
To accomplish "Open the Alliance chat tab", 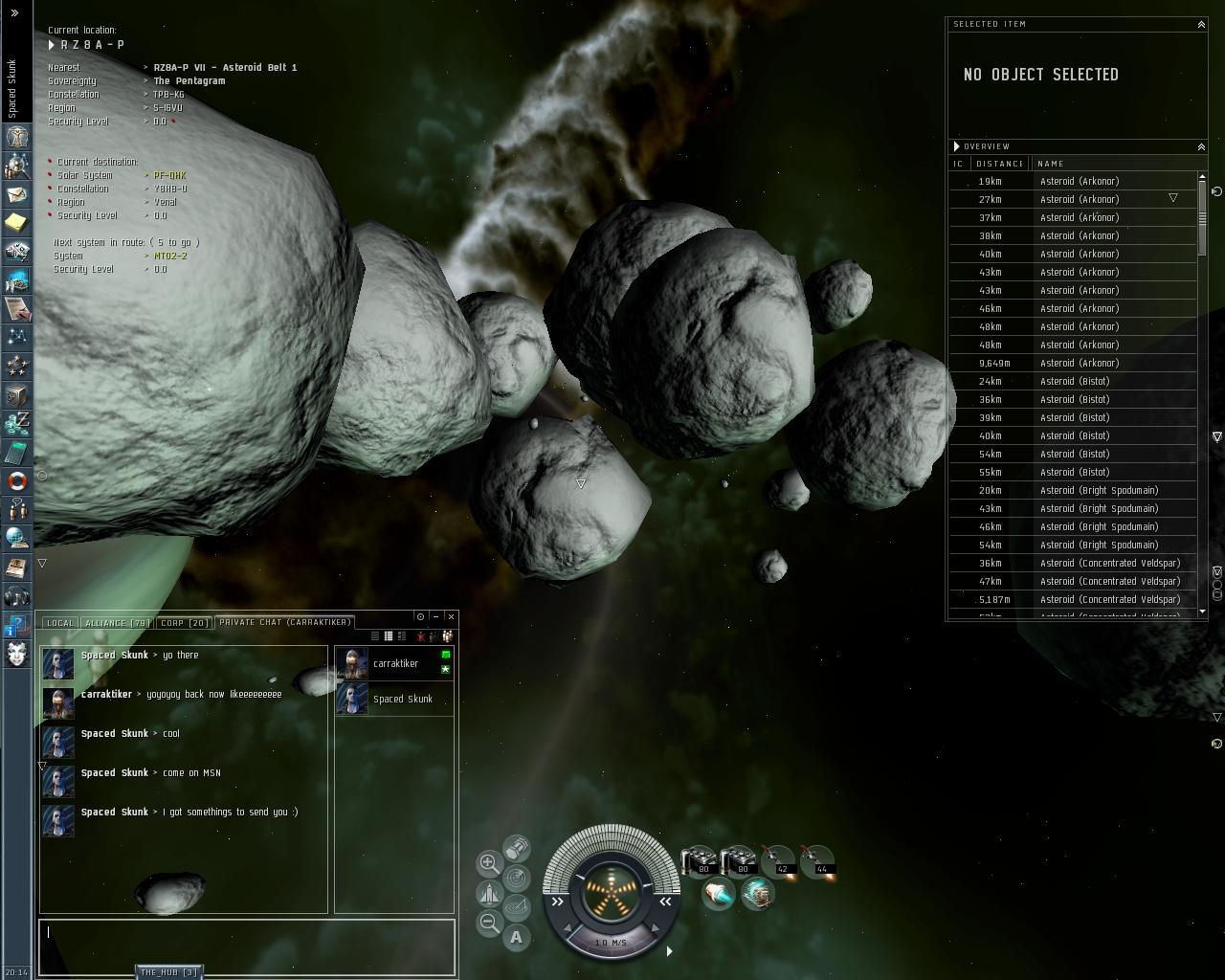I will point(117,623).
